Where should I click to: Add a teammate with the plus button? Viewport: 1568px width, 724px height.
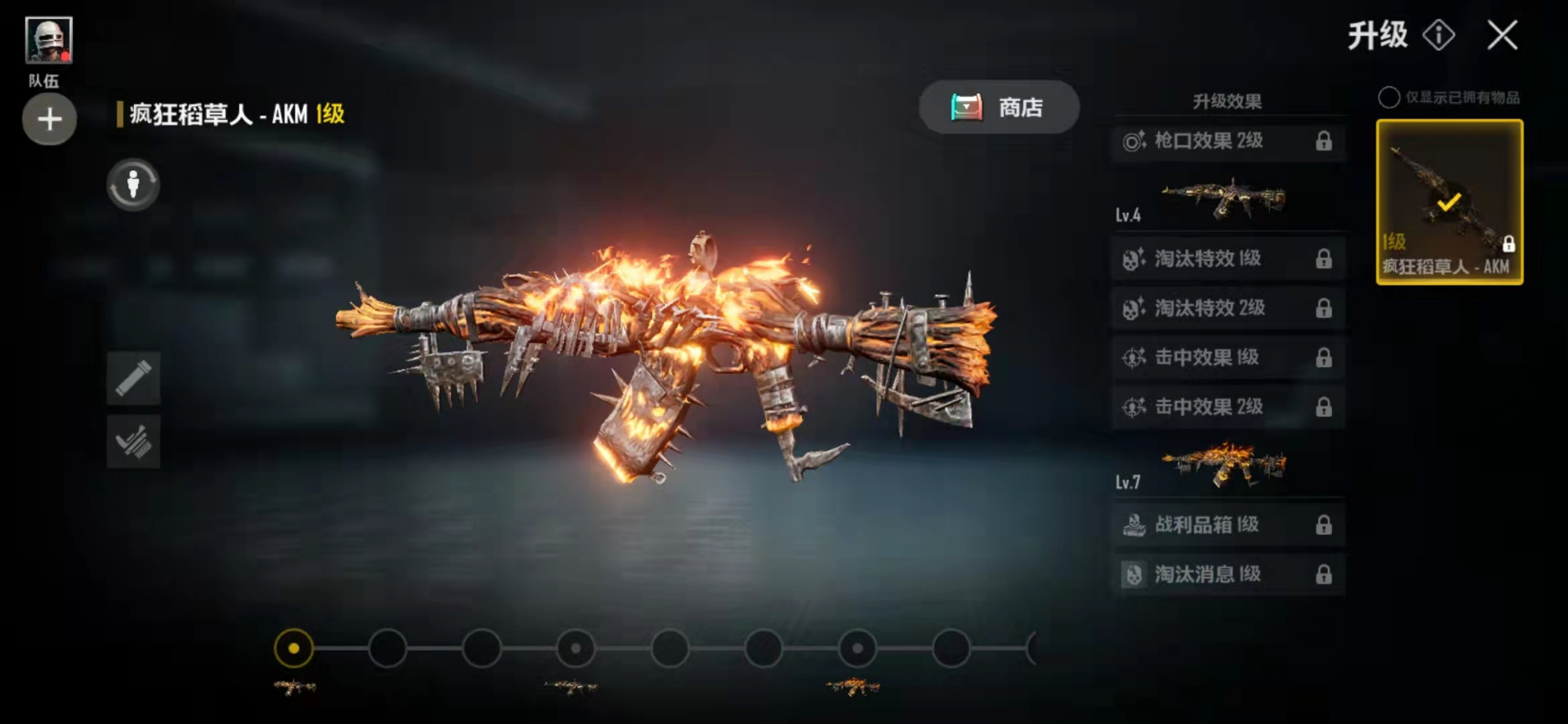click(x=49, y=119)
